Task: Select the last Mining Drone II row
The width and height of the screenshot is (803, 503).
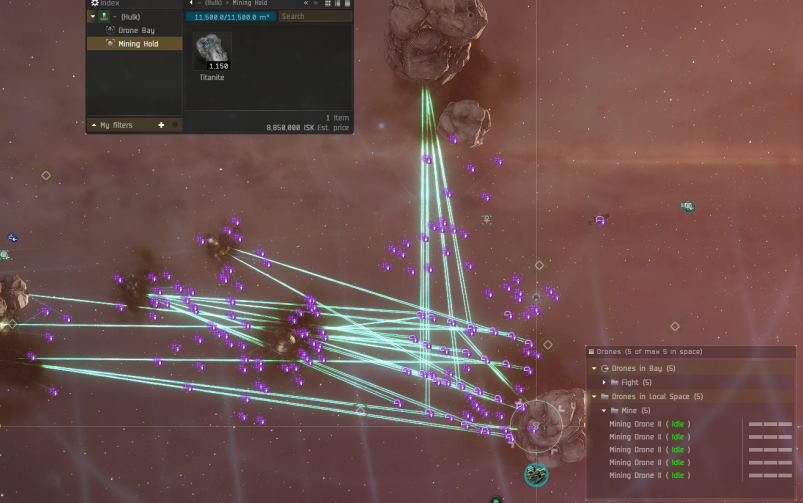Action: coord(650,475)
